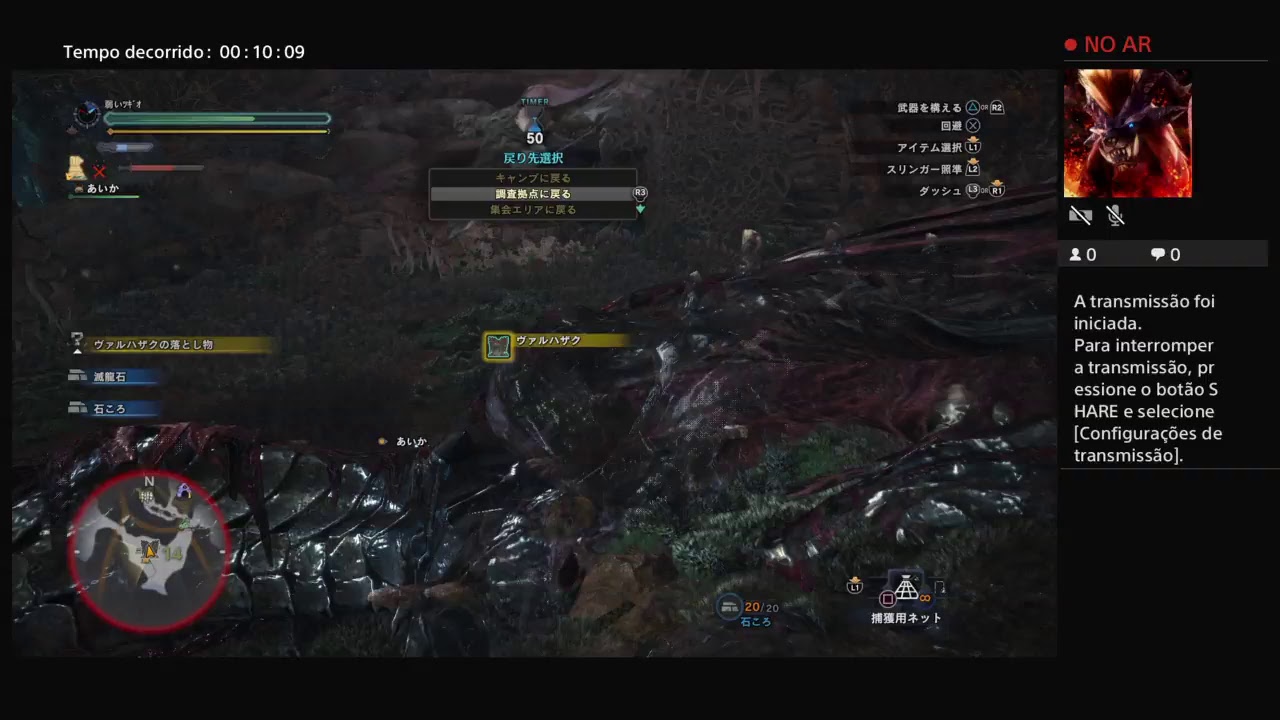Click the green health bar
The image size is (1280, 720).
click(215, 118)
